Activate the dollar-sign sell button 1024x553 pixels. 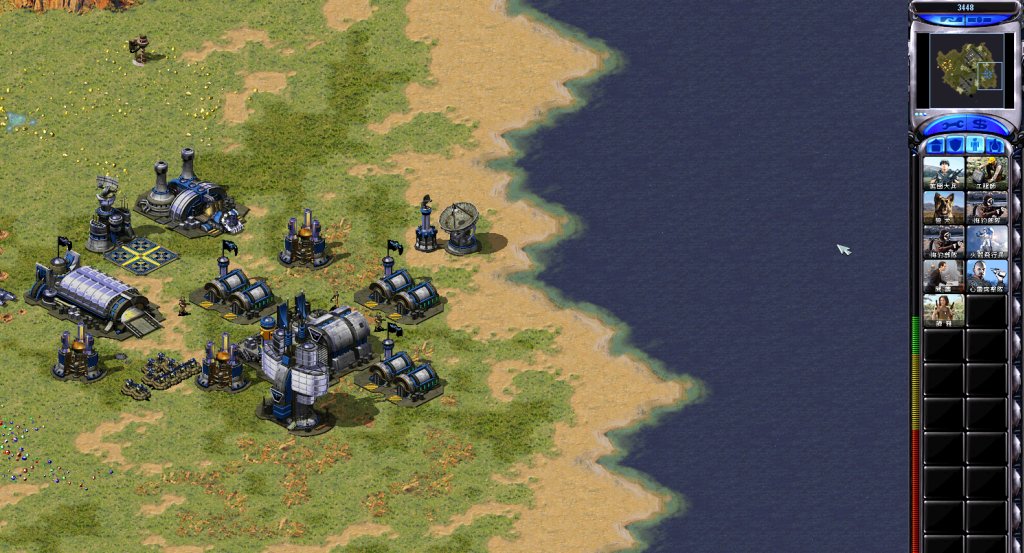coord(980,125)
